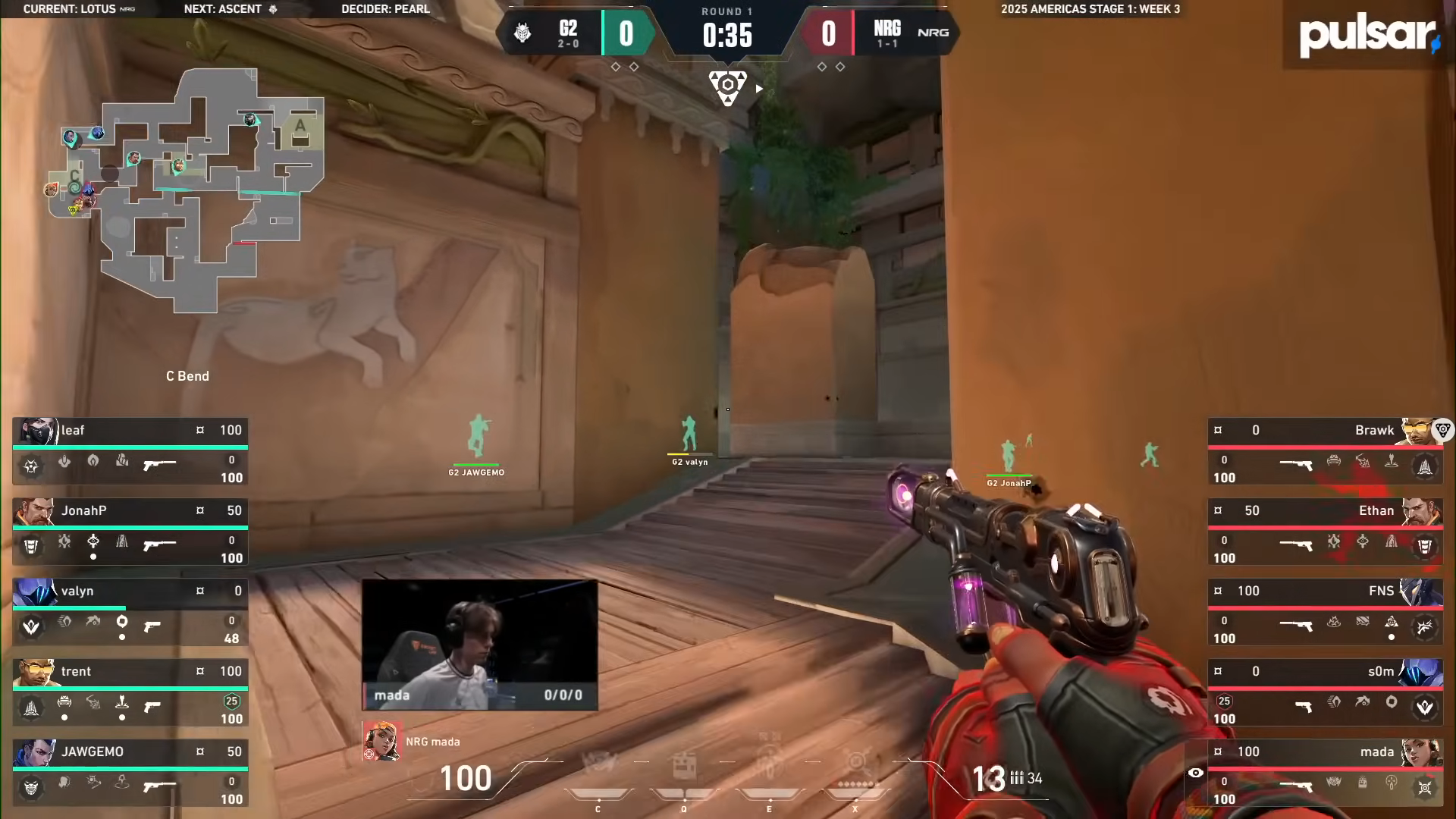Screen dimensions: 1456x819
Task: Select s0m's player row
Action: point(1324,692)
